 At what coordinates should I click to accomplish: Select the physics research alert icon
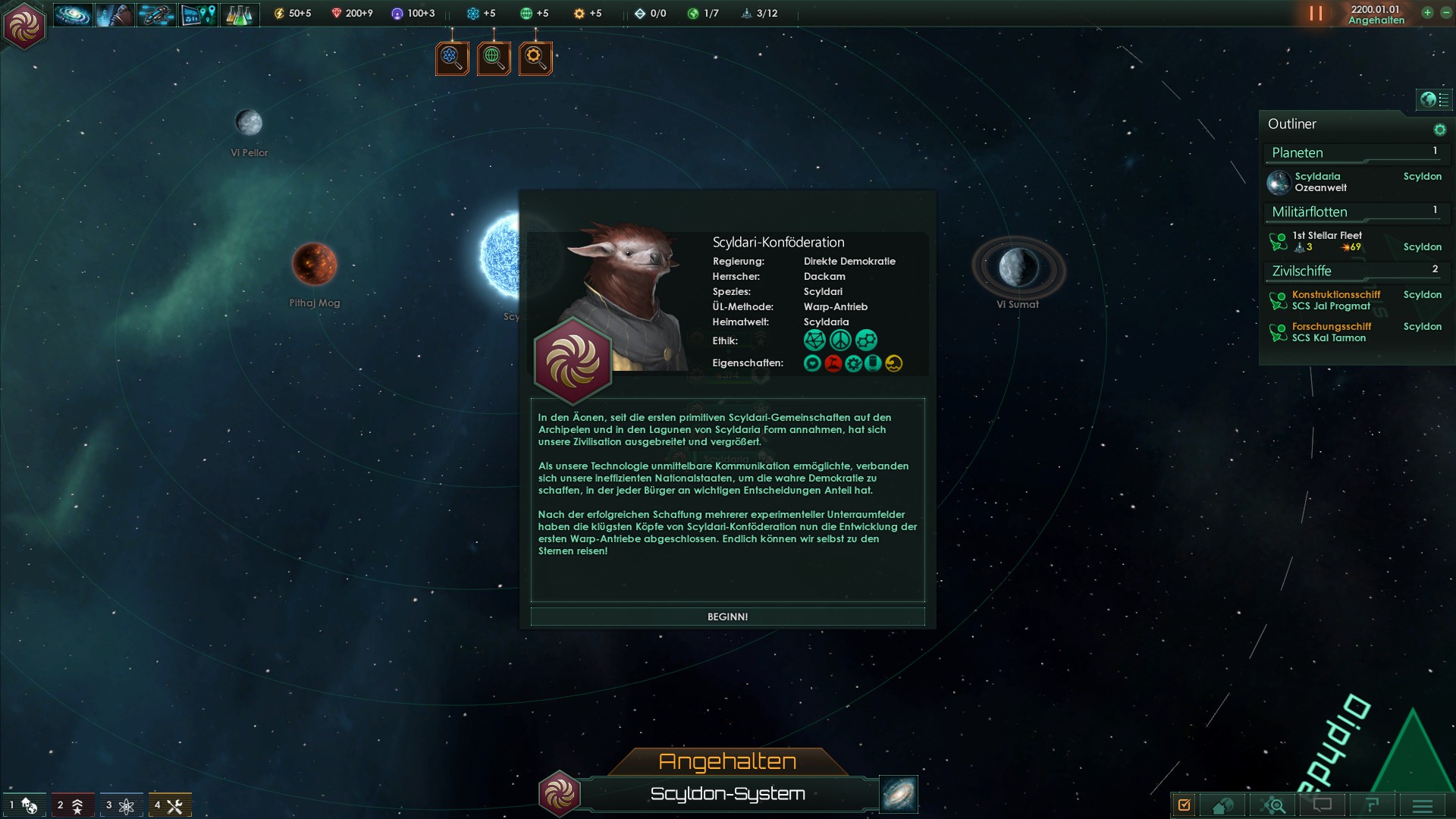tap(452, 58)
